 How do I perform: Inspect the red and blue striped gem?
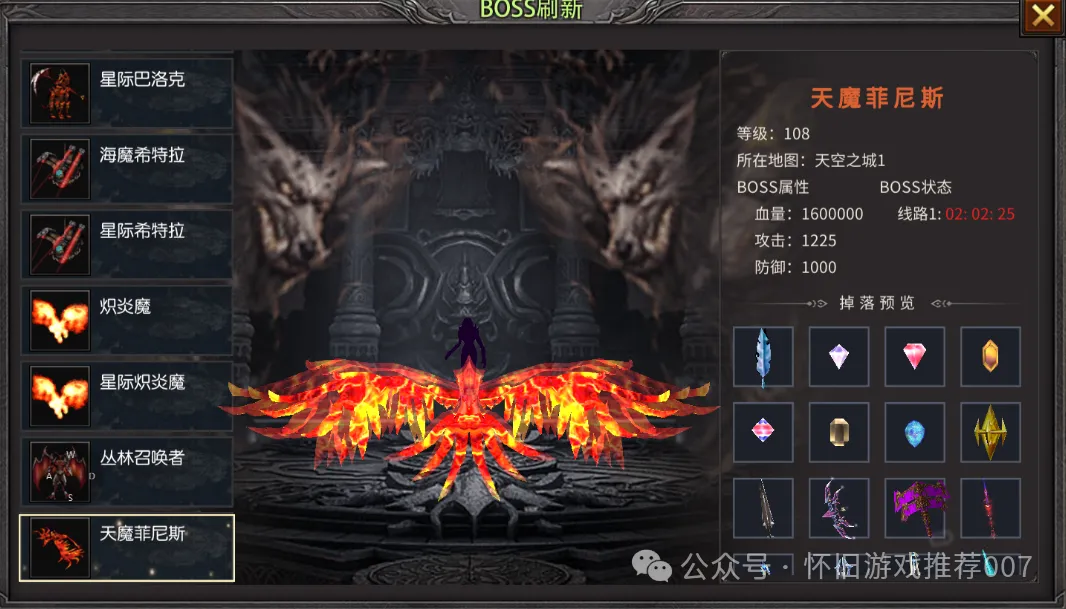point(763,432)
